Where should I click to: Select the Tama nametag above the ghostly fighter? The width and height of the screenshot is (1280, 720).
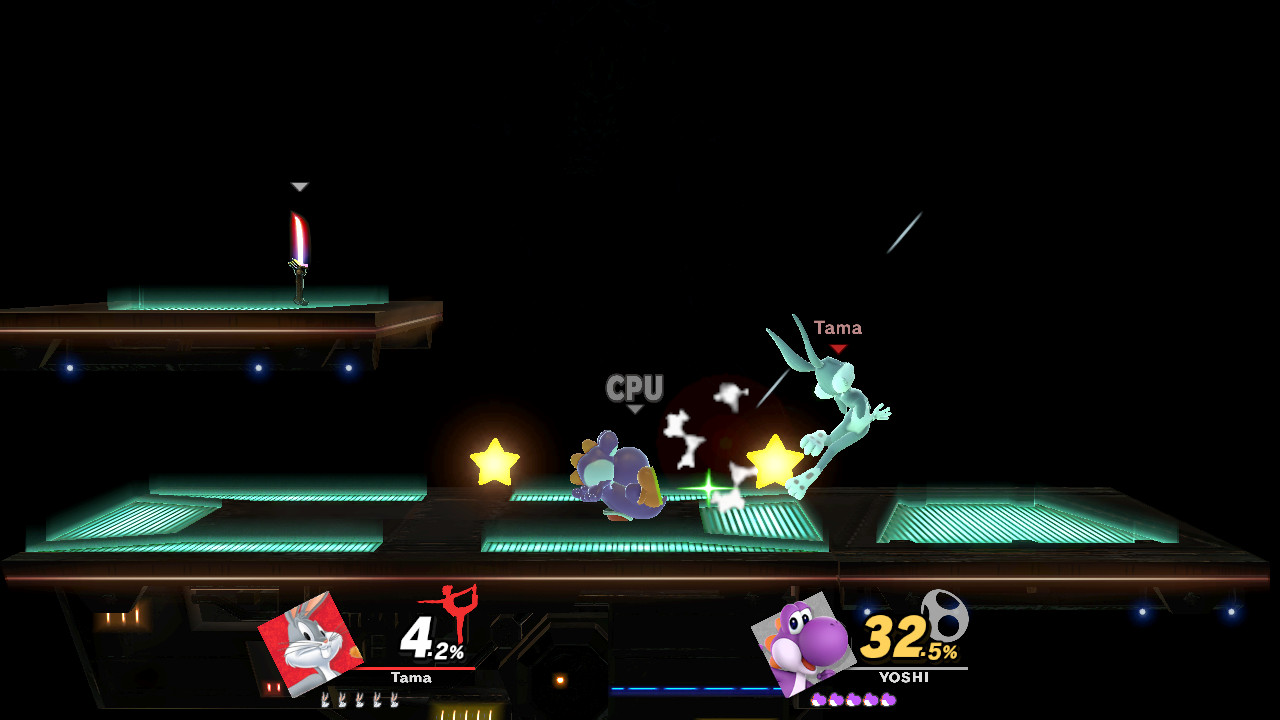coord(838,327)
